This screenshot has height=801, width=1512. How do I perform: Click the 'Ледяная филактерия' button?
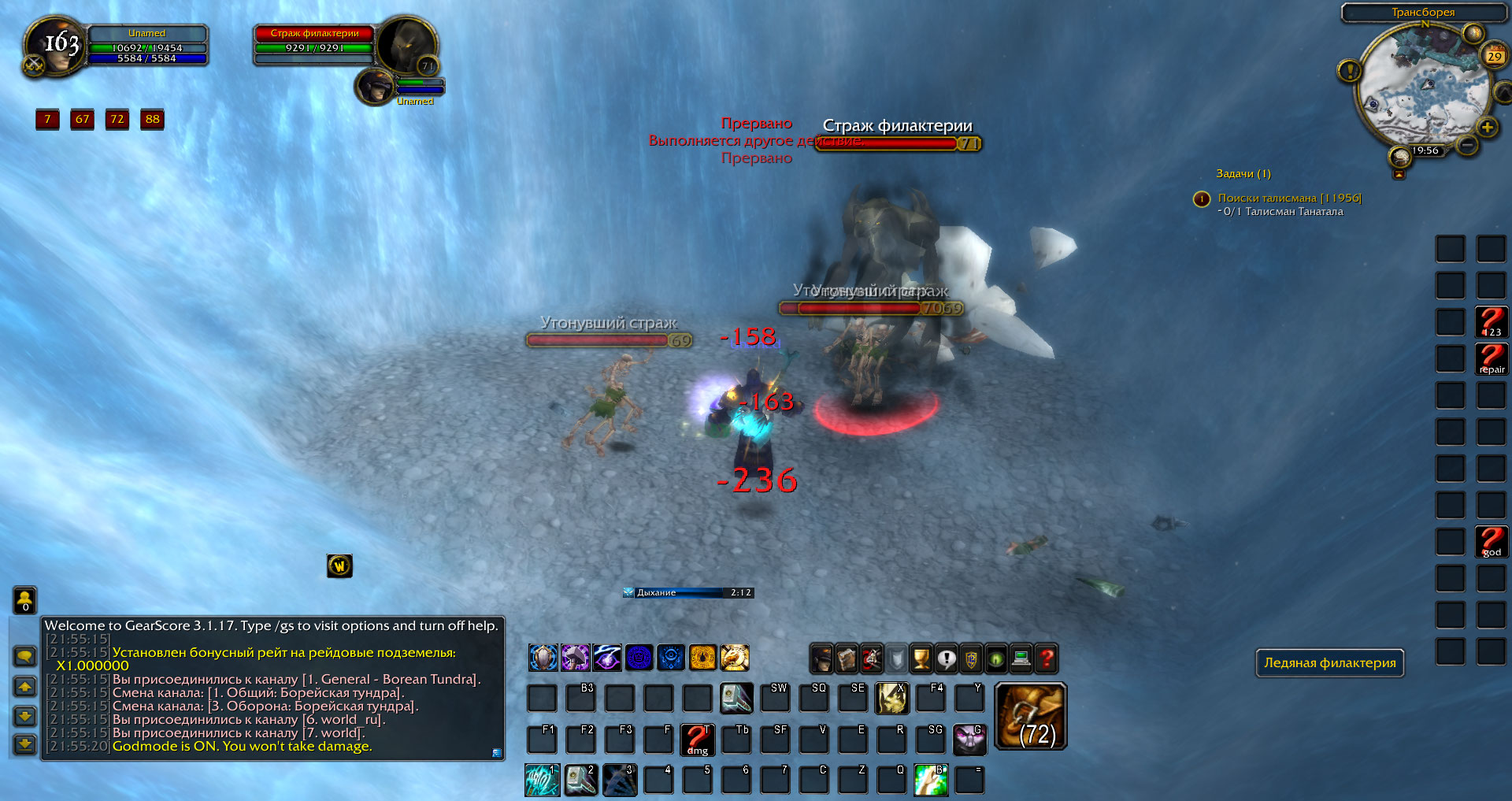[x=1329, y=663]
